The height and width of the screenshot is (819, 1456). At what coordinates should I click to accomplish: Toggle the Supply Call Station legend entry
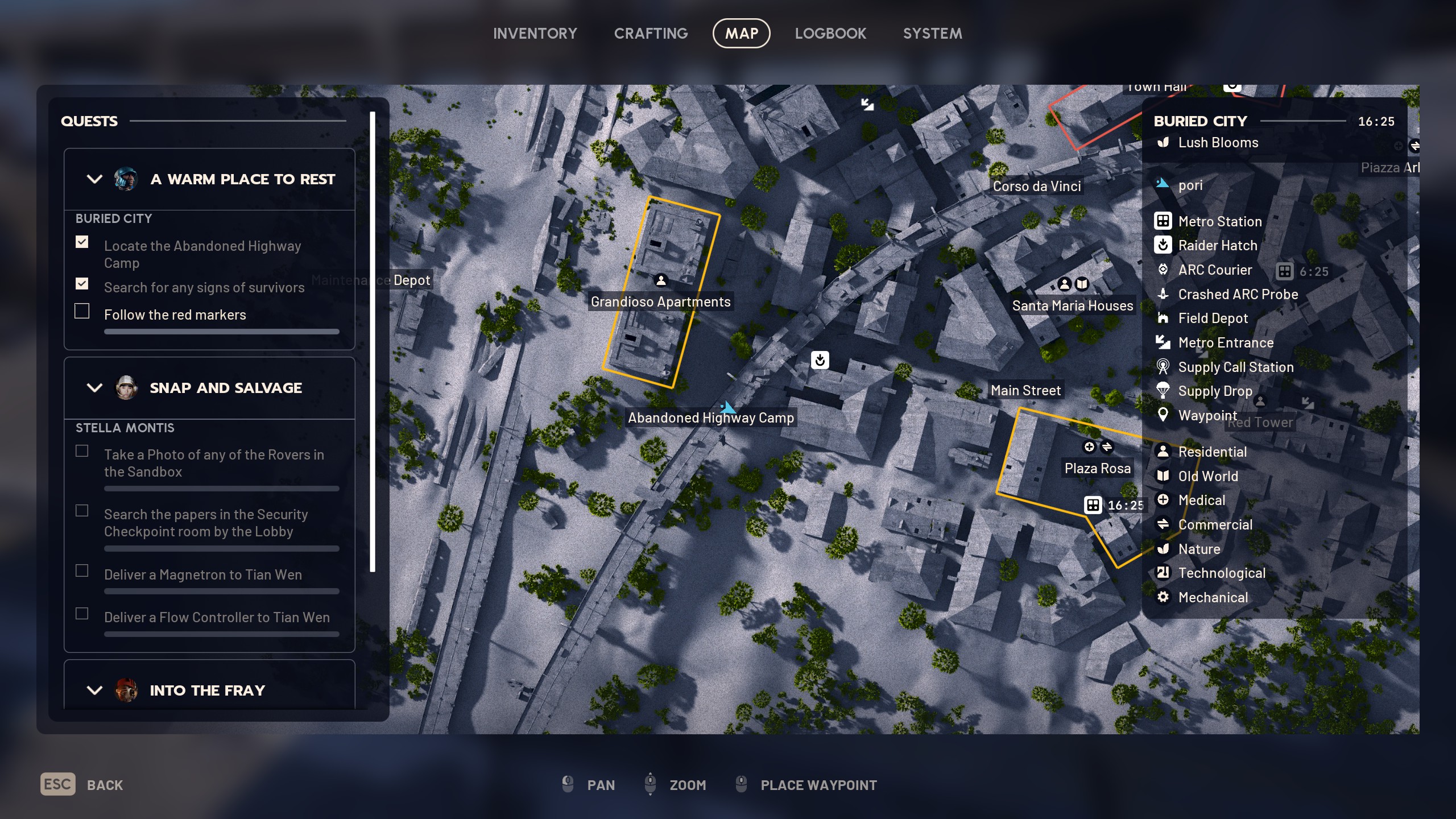point(1235,367)
